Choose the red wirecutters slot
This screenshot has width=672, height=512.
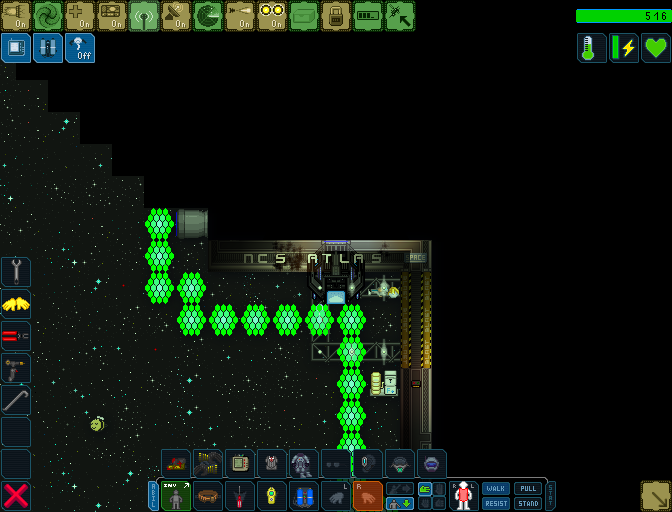pos(16,336)
